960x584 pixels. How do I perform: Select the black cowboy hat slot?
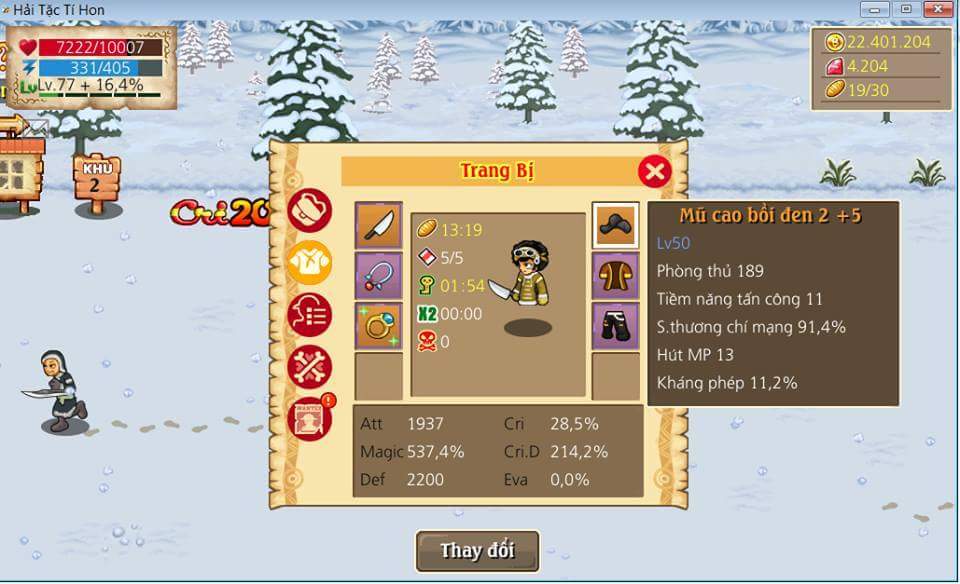pyautogui.click(x=615, y=225)
